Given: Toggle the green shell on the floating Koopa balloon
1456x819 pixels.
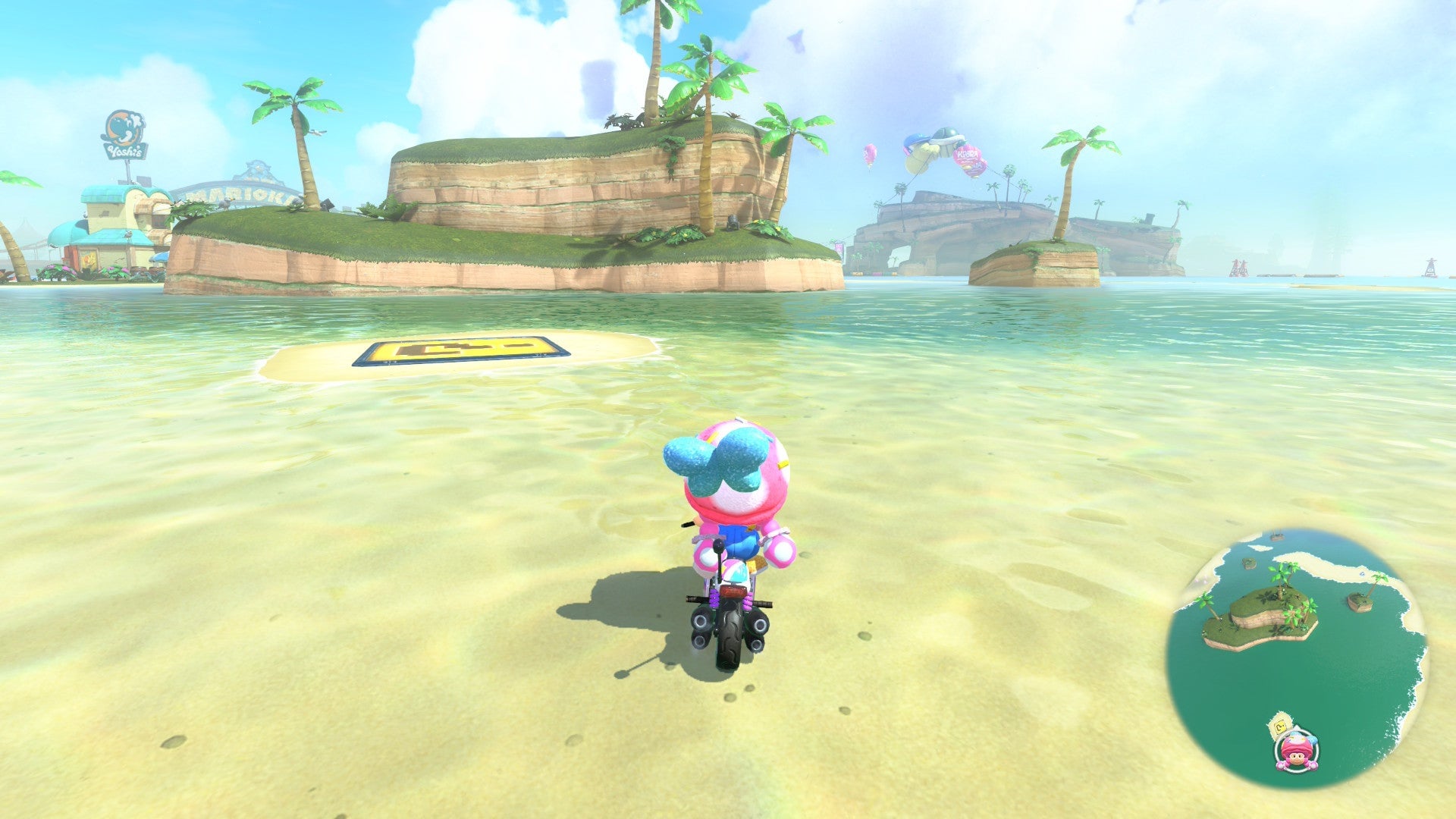Looking at the screenshot, I should pyautogui.click(x=947, y=133).
